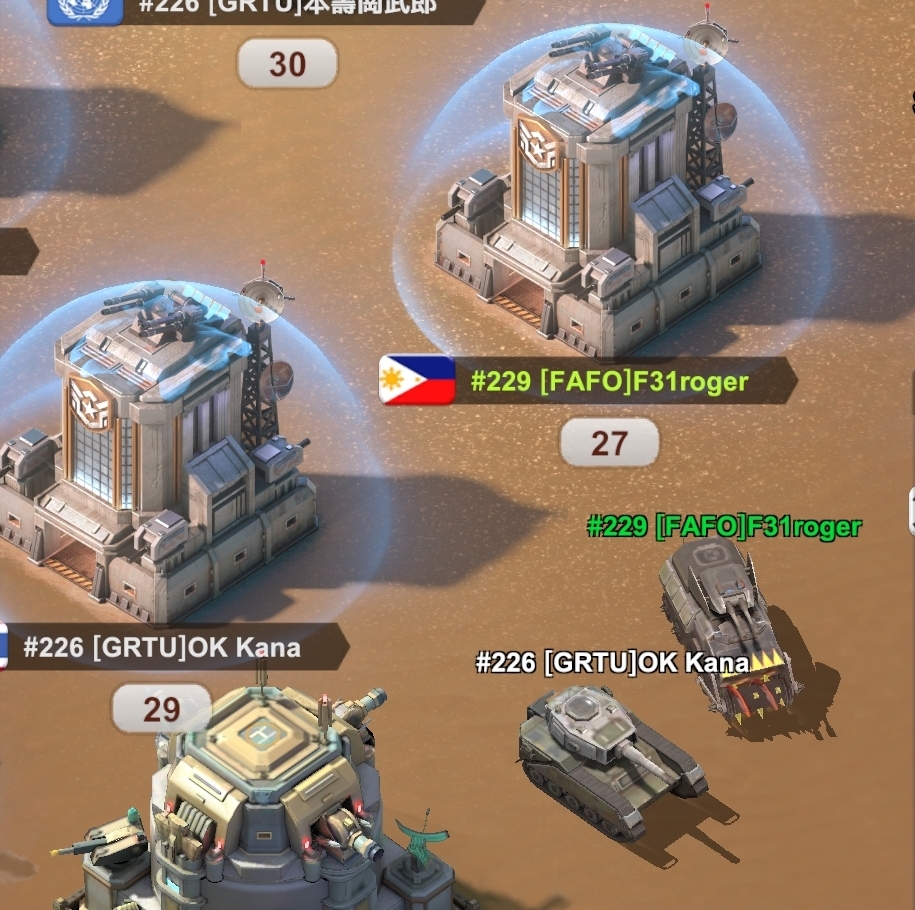Click the level 29 badge

click(161, 709)
